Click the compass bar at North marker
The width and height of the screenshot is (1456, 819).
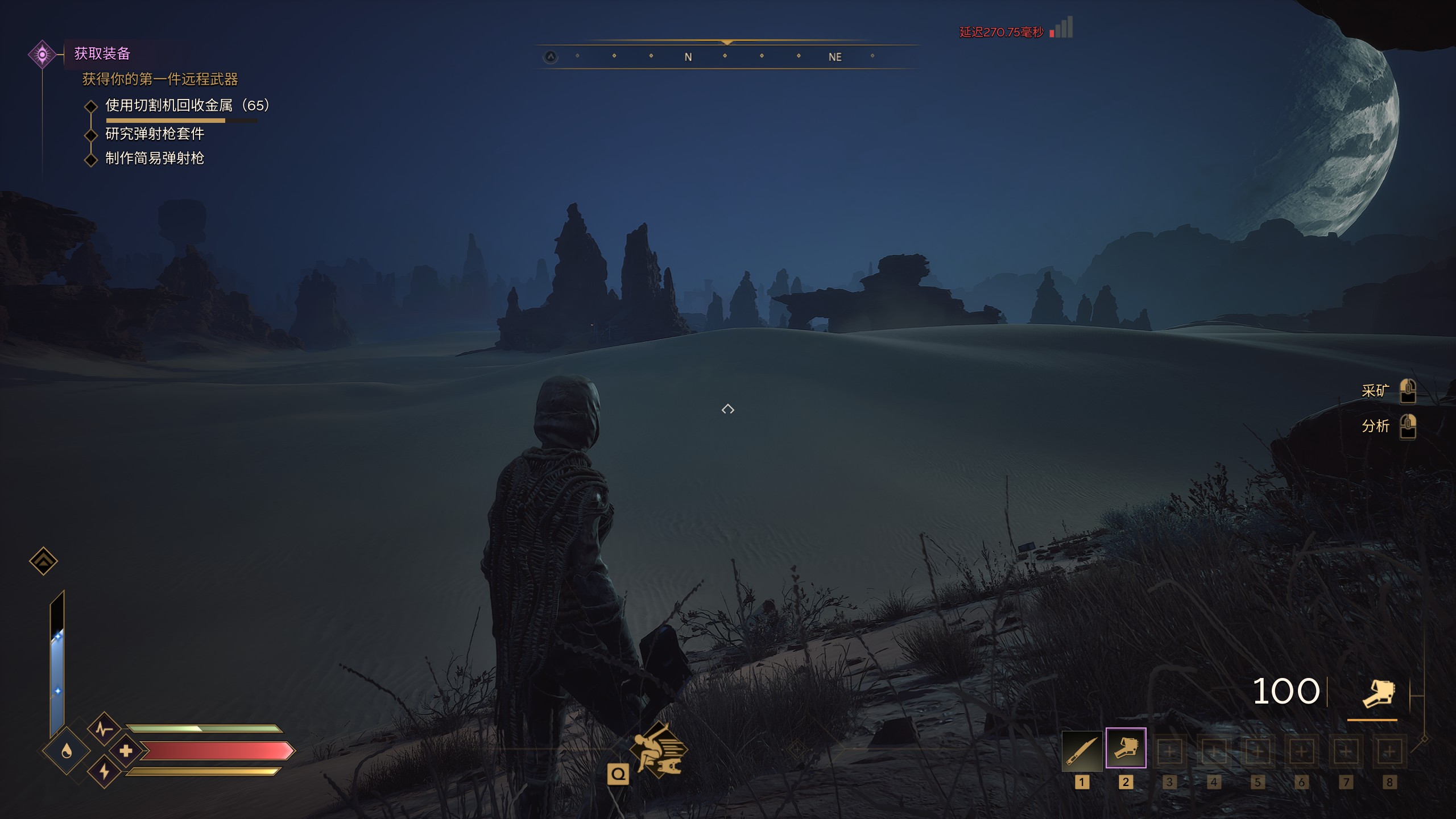688,57
